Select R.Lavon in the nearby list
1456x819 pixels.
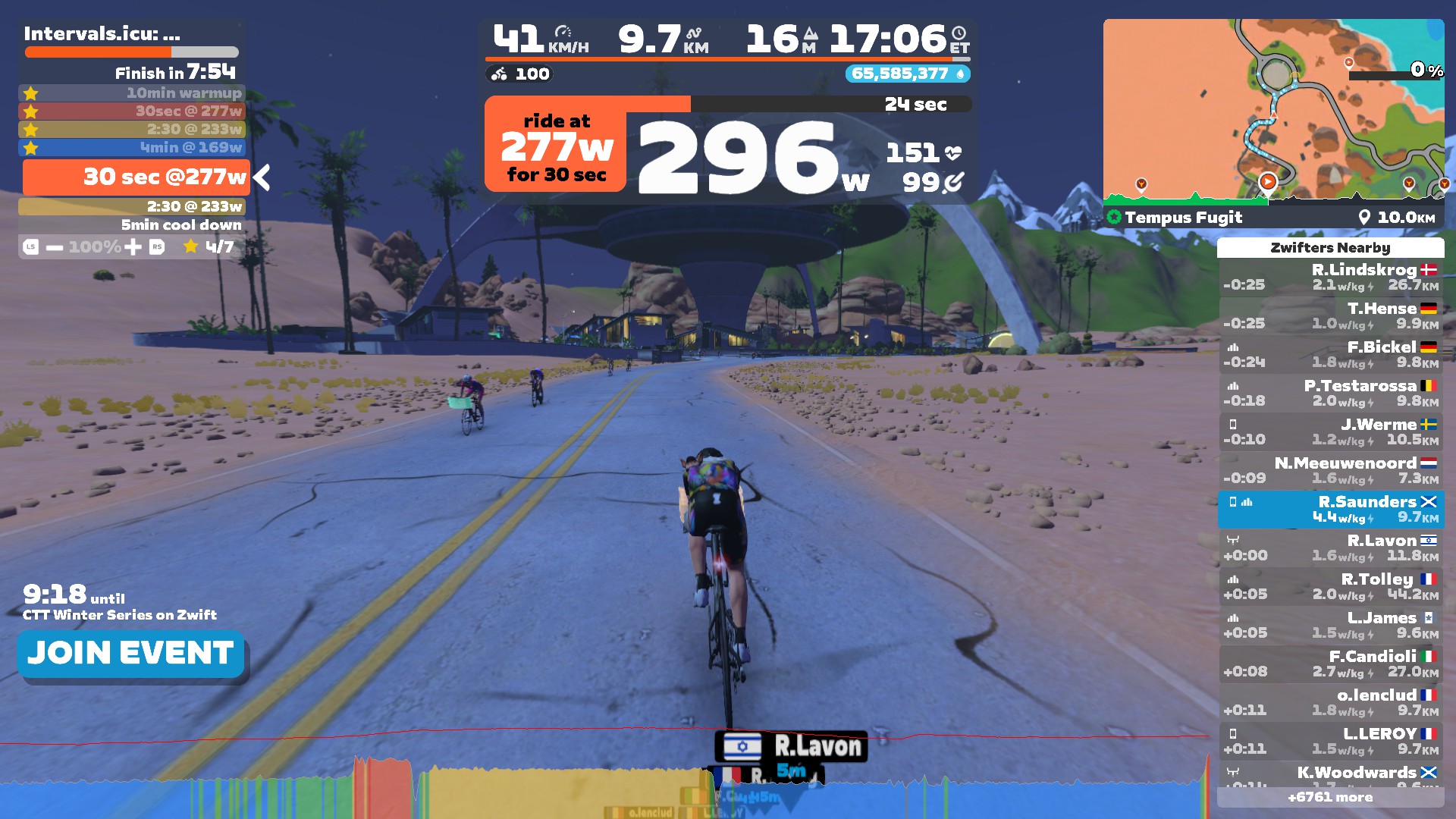pyautogui.click(x=1330, y=548)
